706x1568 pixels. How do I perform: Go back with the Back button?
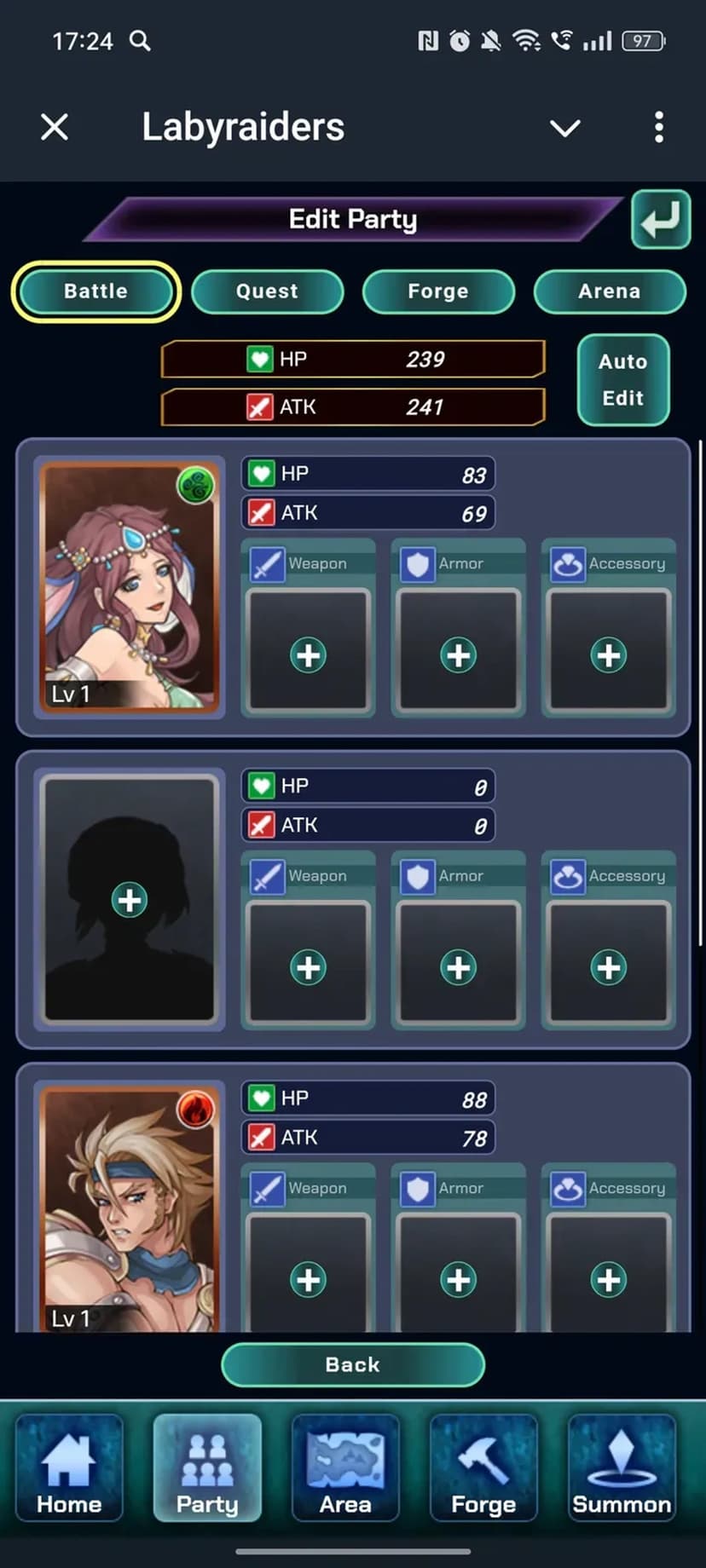[353, 1364]
